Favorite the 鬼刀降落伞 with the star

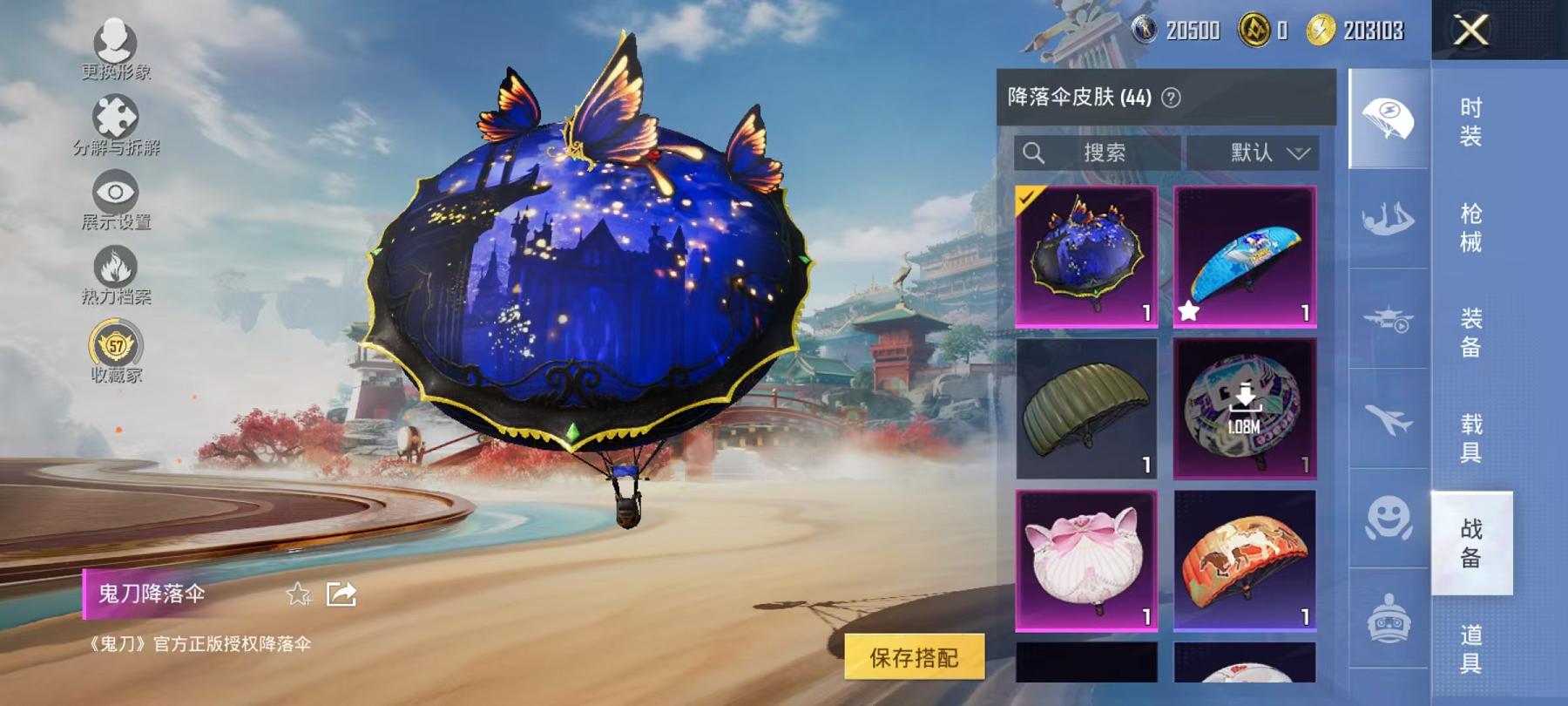point(300,593)
